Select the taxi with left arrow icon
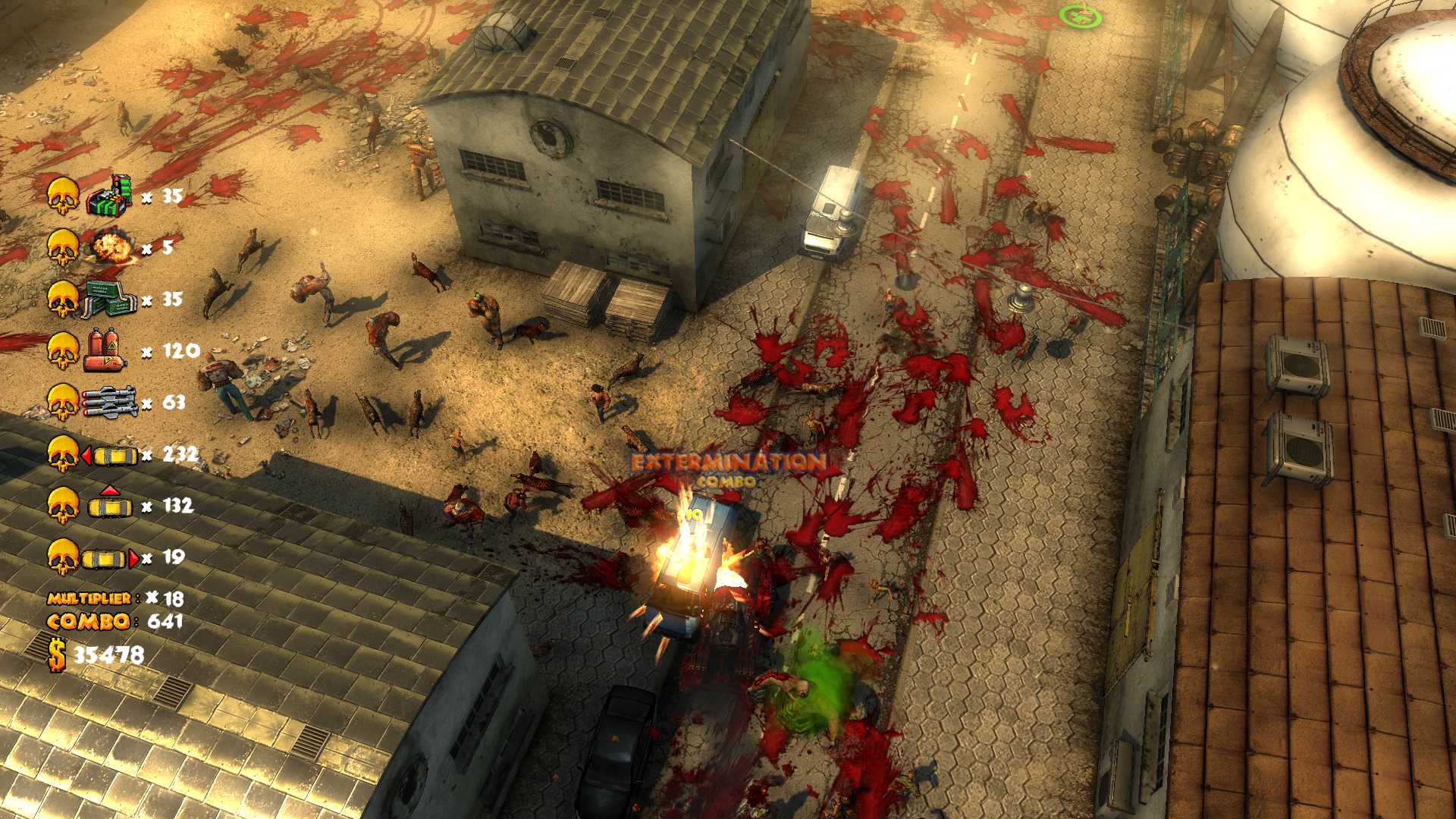 point(110,455)
